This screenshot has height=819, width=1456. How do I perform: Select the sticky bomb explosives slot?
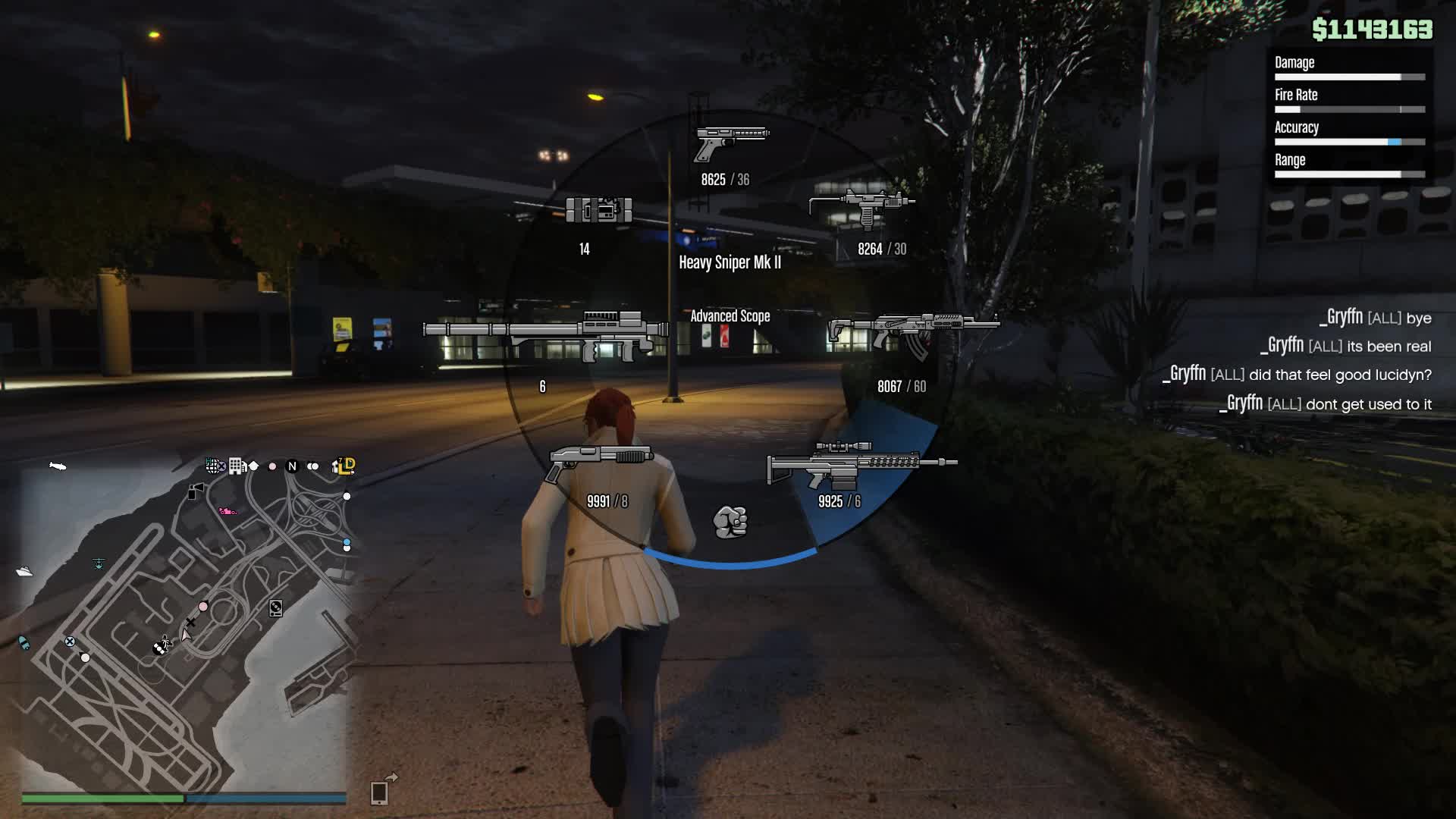[x=599, y=209]
